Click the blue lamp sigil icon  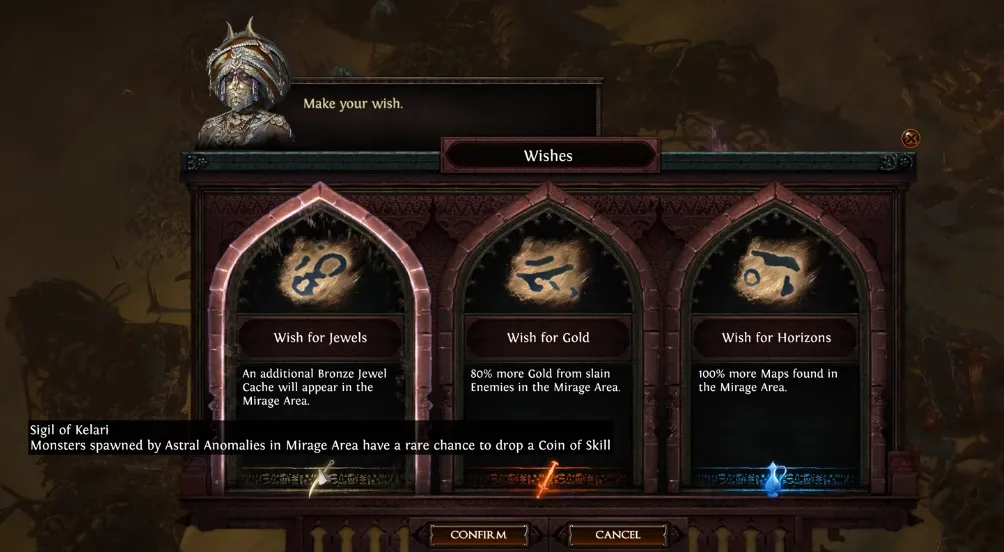coord(773,479)
